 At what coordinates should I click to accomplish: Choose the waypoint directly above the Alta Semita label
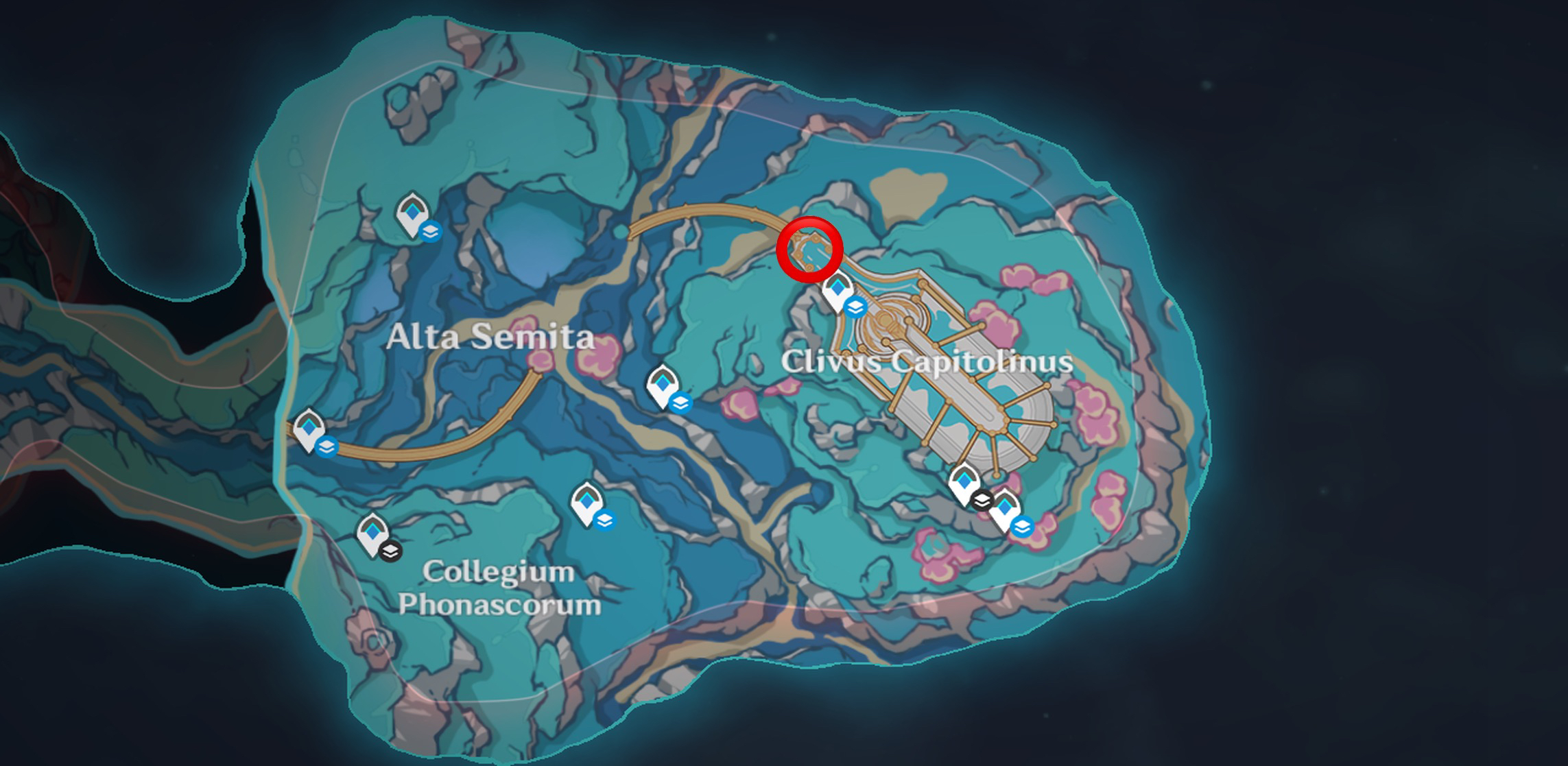(412, 214)
